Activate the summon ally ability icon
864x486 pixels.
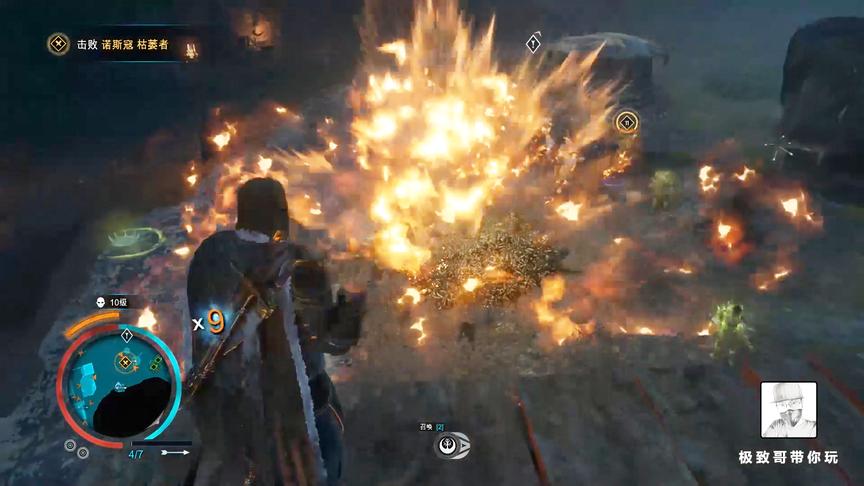tap(453, 446)
